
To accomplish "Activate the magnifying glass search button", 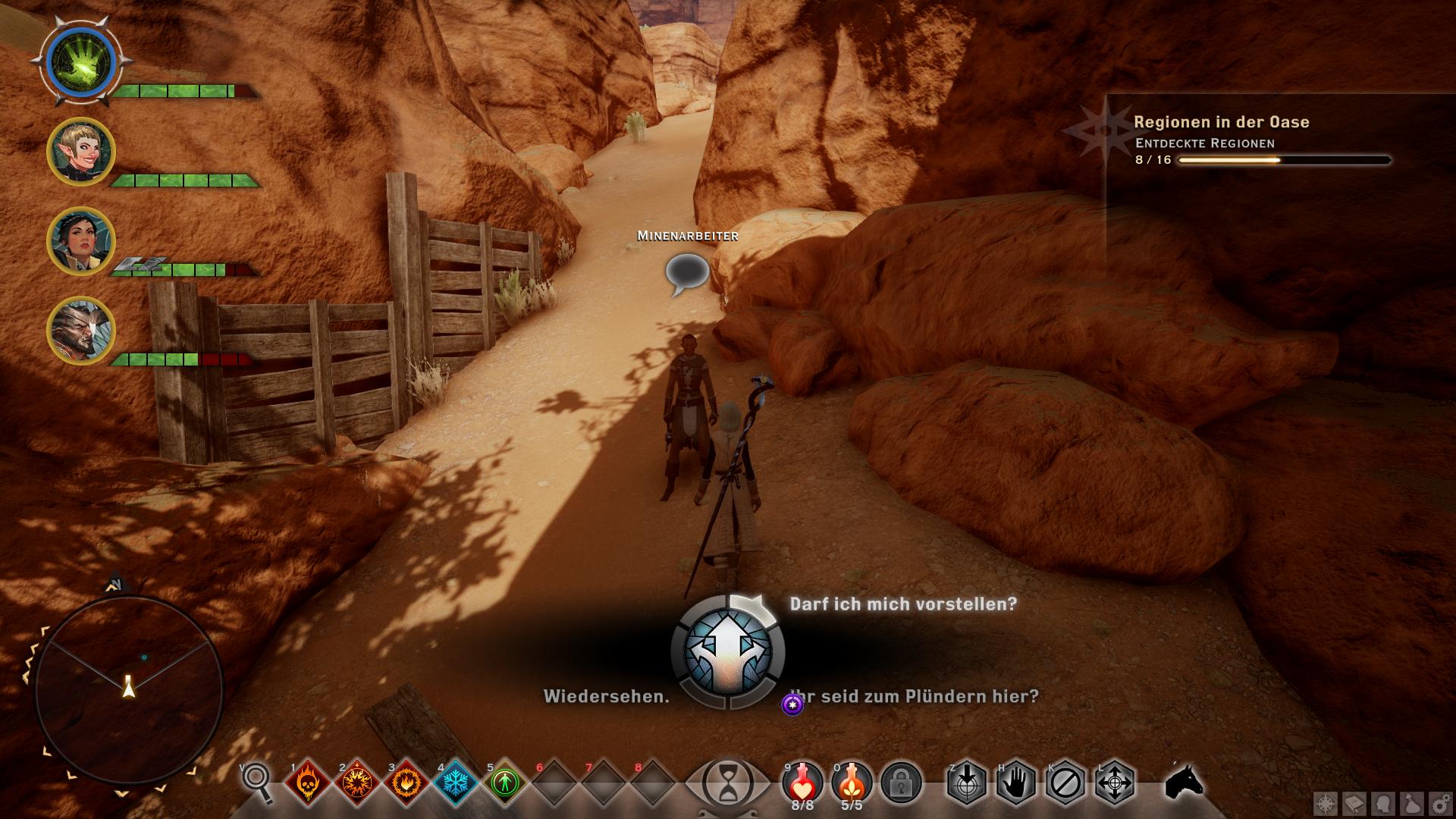I will [x=257, y=781].
